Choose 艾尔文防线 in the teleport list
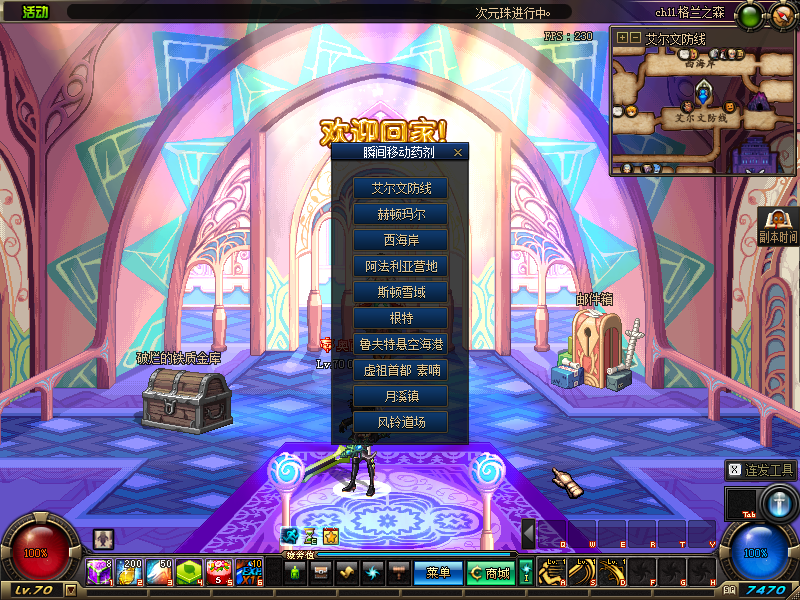Viewport: 800px width, 600px height. [400, 188]
